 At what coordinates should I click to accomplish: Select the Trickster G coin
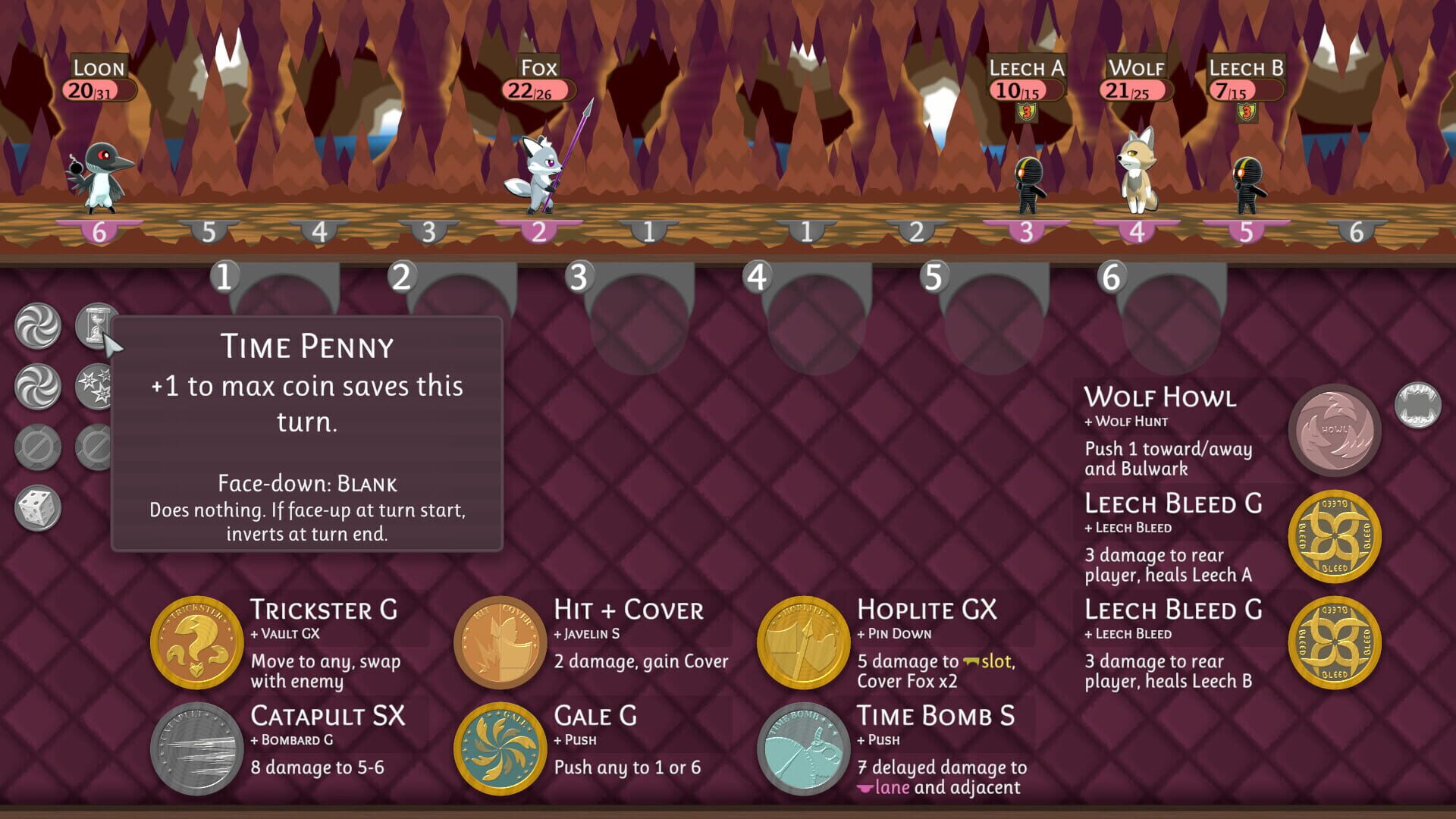click(197, 643)
